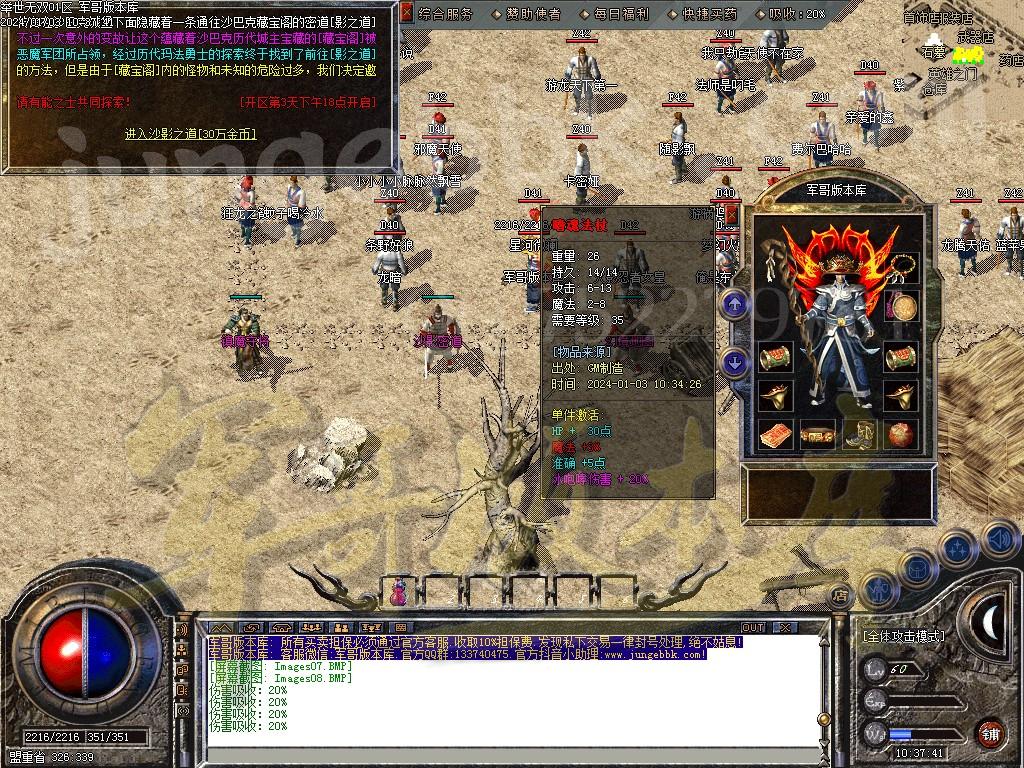Click the OUT button above chat
Viewport: 1024px width, 768px height.
click(752, 627)
